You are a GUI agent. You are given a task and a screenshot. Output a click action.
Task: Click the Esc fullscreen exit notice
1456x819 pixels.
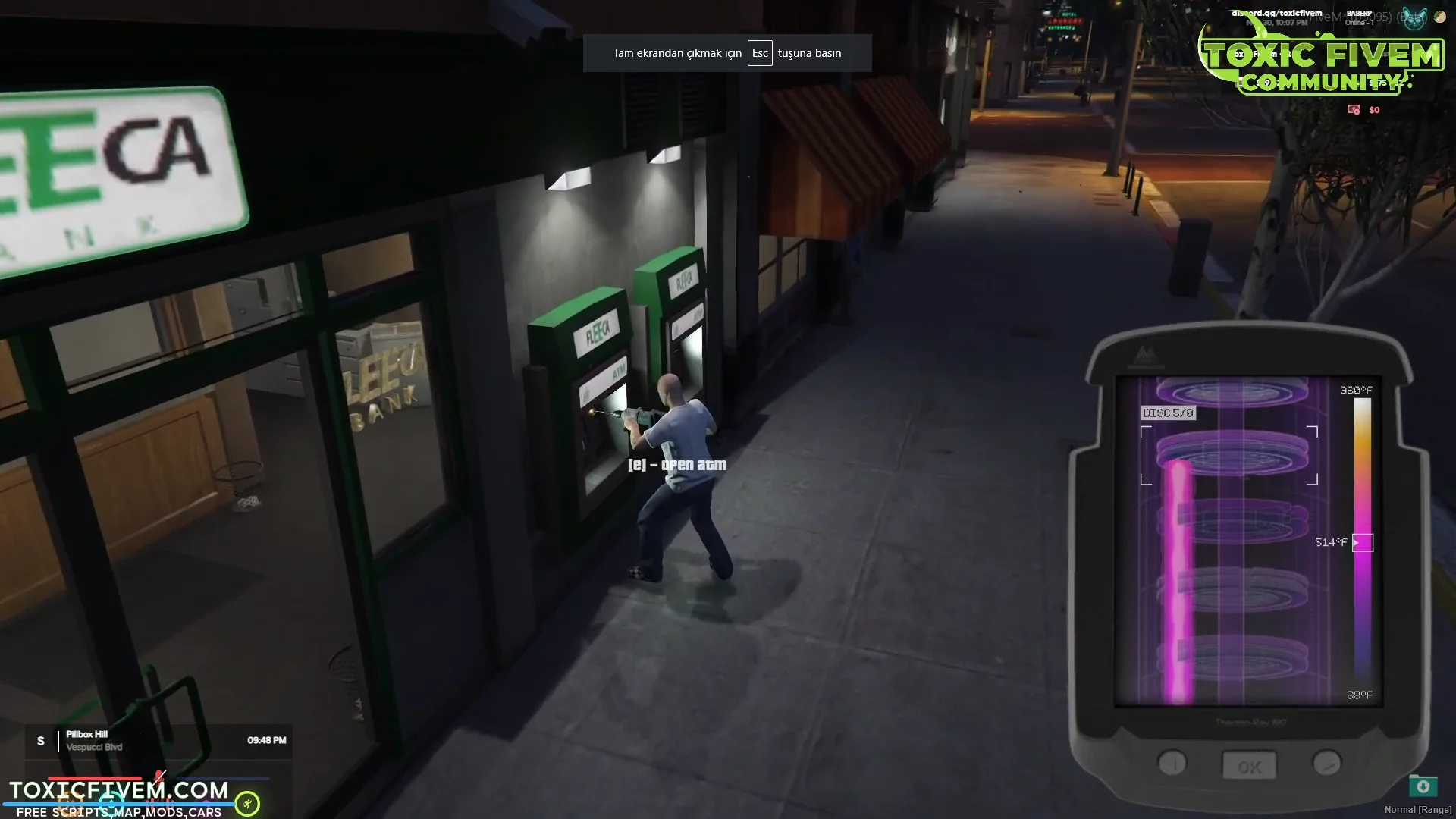[x=726, y=53]
